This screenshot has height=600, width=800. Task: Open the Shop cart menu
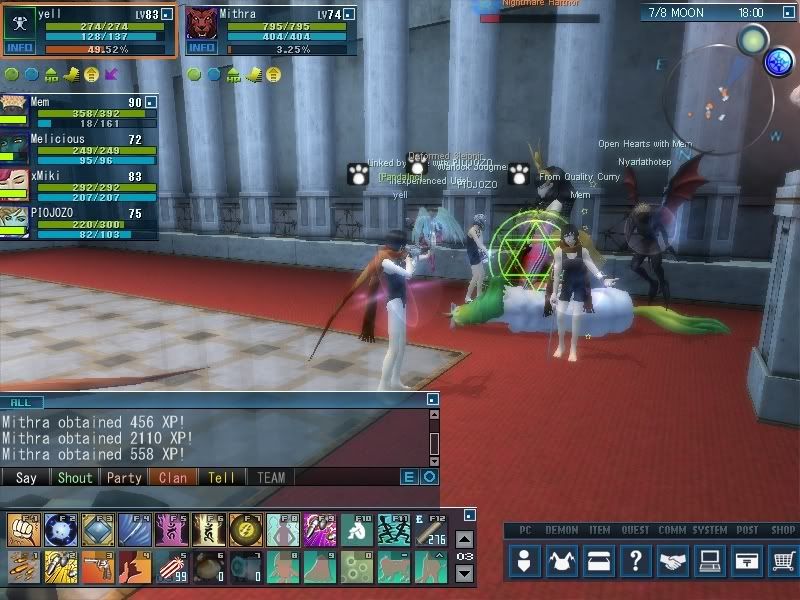(783, 561)
